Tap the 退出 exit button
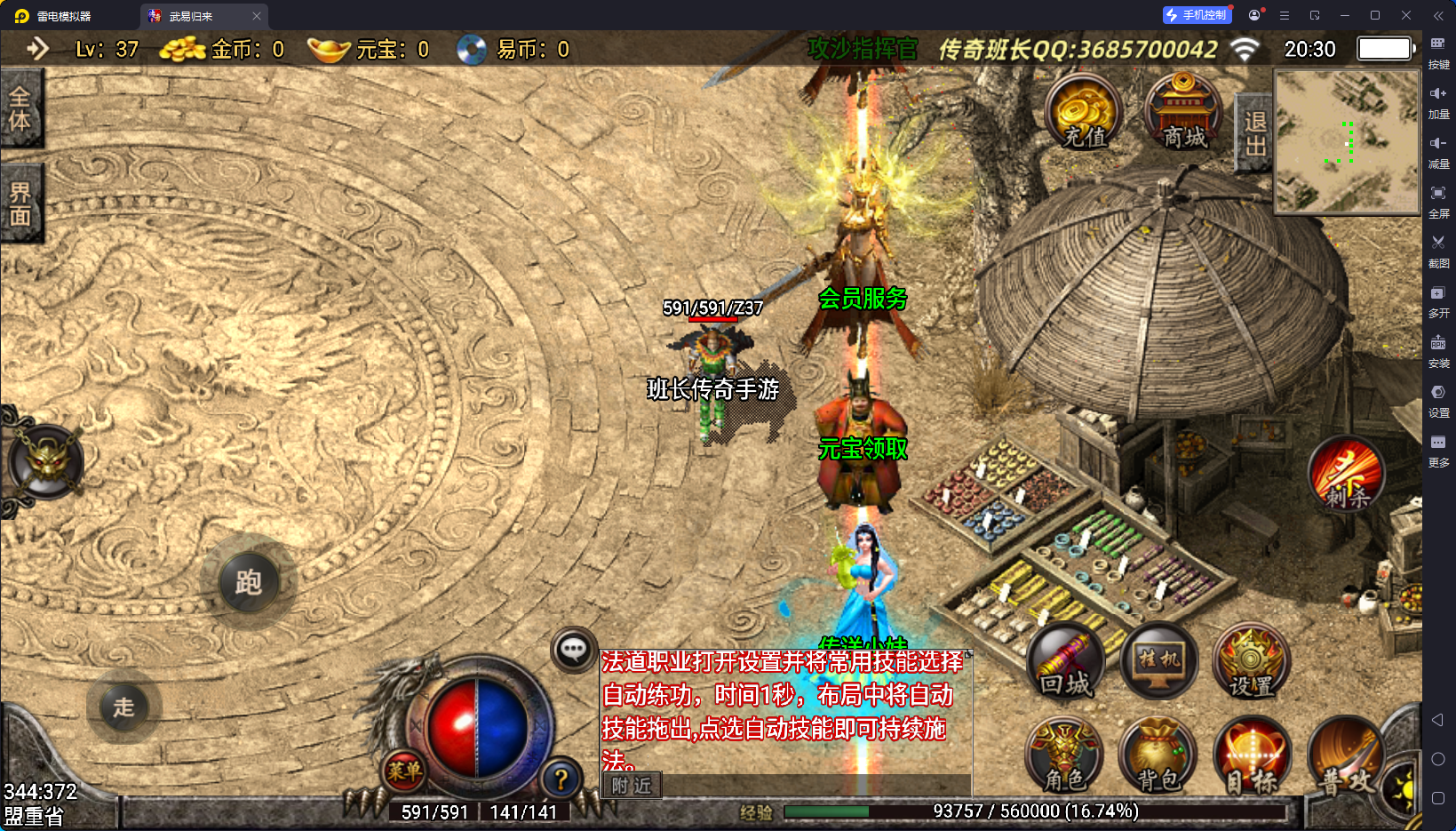This screenshot has height=831, width=1456. click(x=1254, y=133)
